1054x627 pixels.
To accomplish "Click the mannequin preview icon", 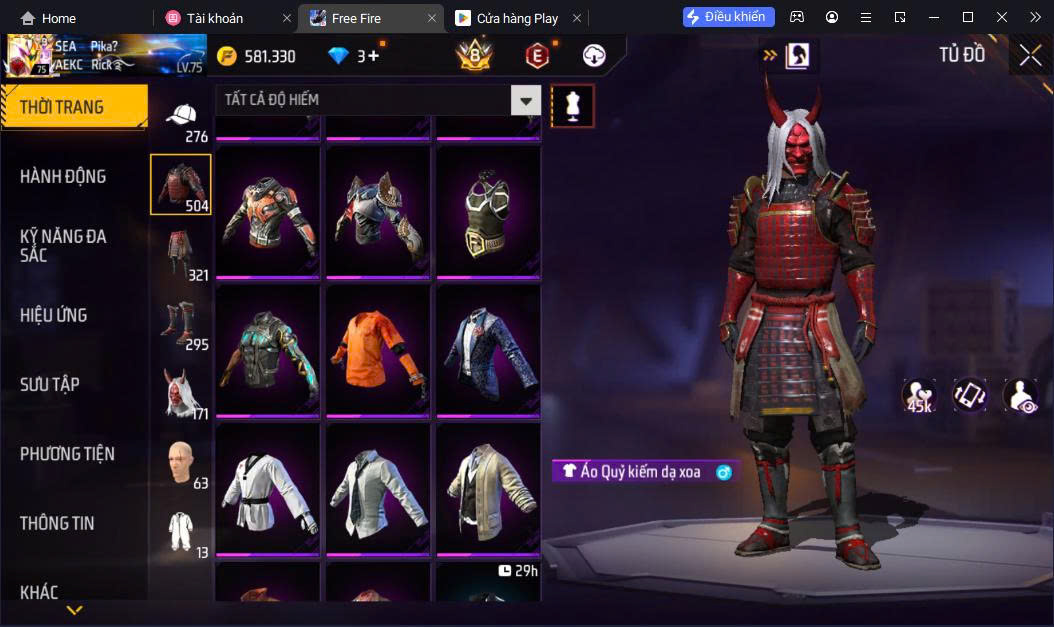I will click(573, 105).
